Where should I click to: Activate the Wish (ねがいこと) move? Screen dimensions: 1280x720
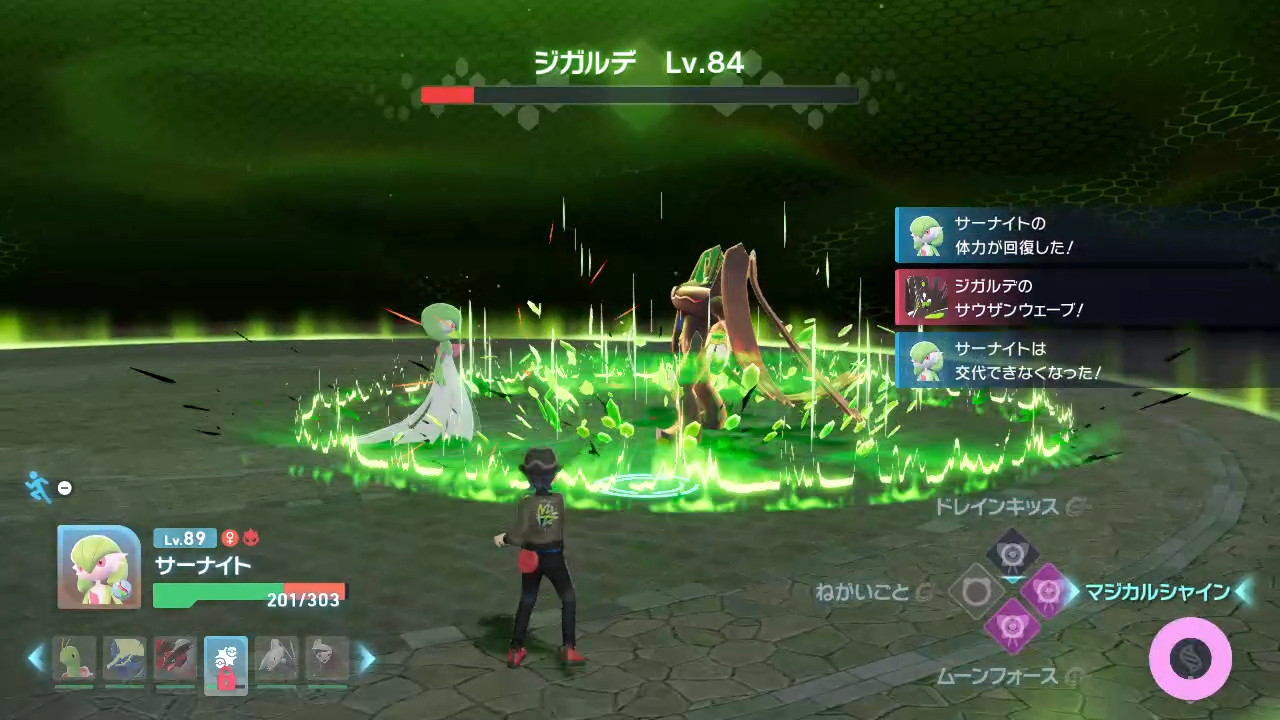tap(976, 591)
